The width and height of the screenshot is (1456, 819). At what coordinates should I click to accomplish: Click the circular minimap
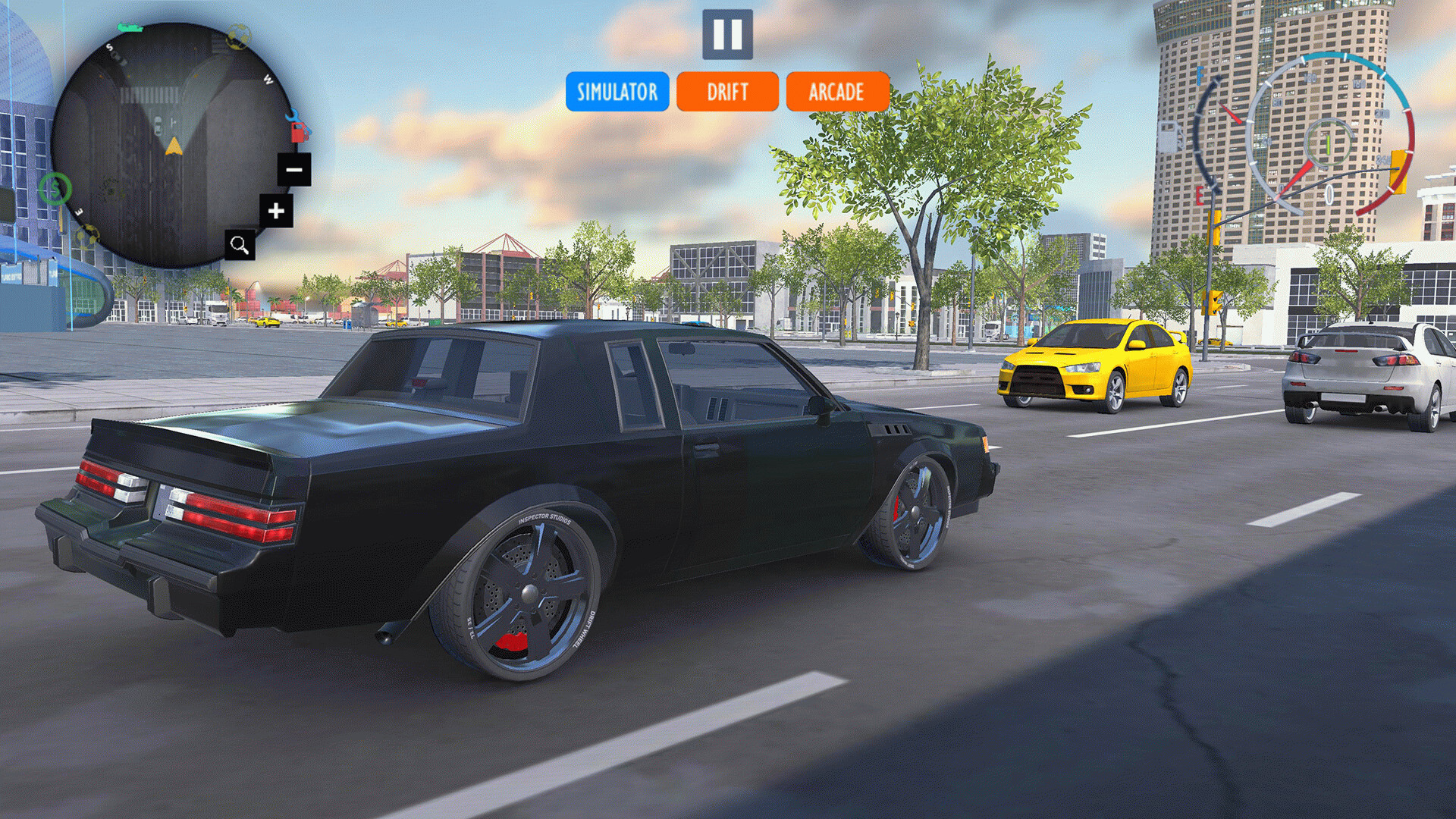[171, 144]
